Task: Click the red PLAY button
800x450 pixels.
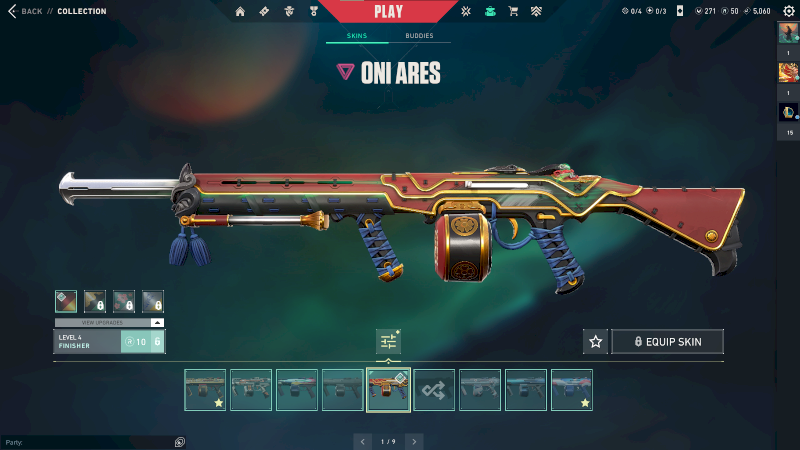Action: (x=388, y=11)
